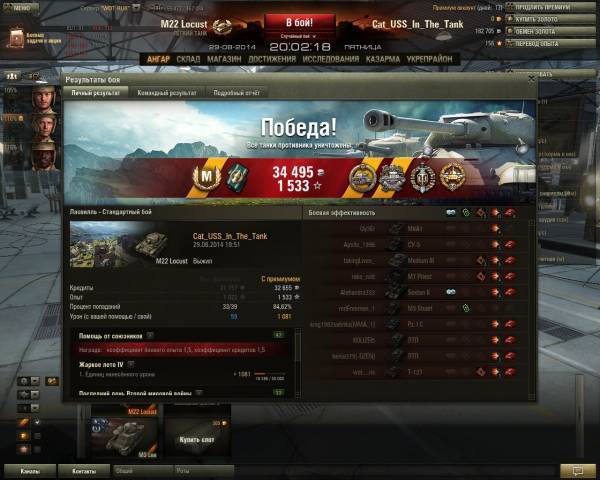600x480 pixels.
Task: Open the Каналы chat channels
Action: click(x=30, y=469)
